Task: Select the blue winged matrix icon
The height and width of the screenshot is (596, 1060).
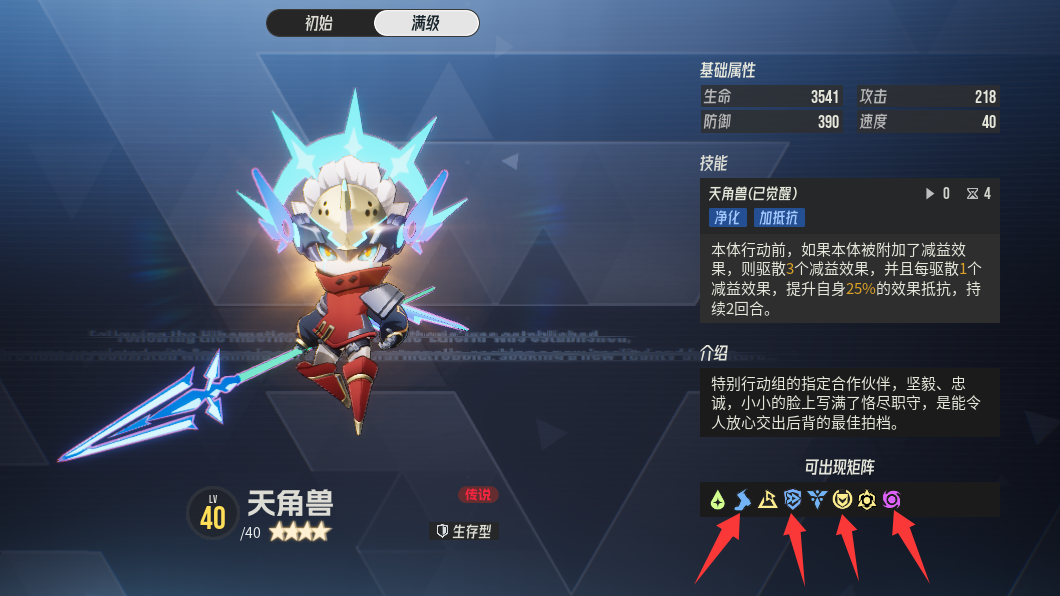Action: pos(818,499)
